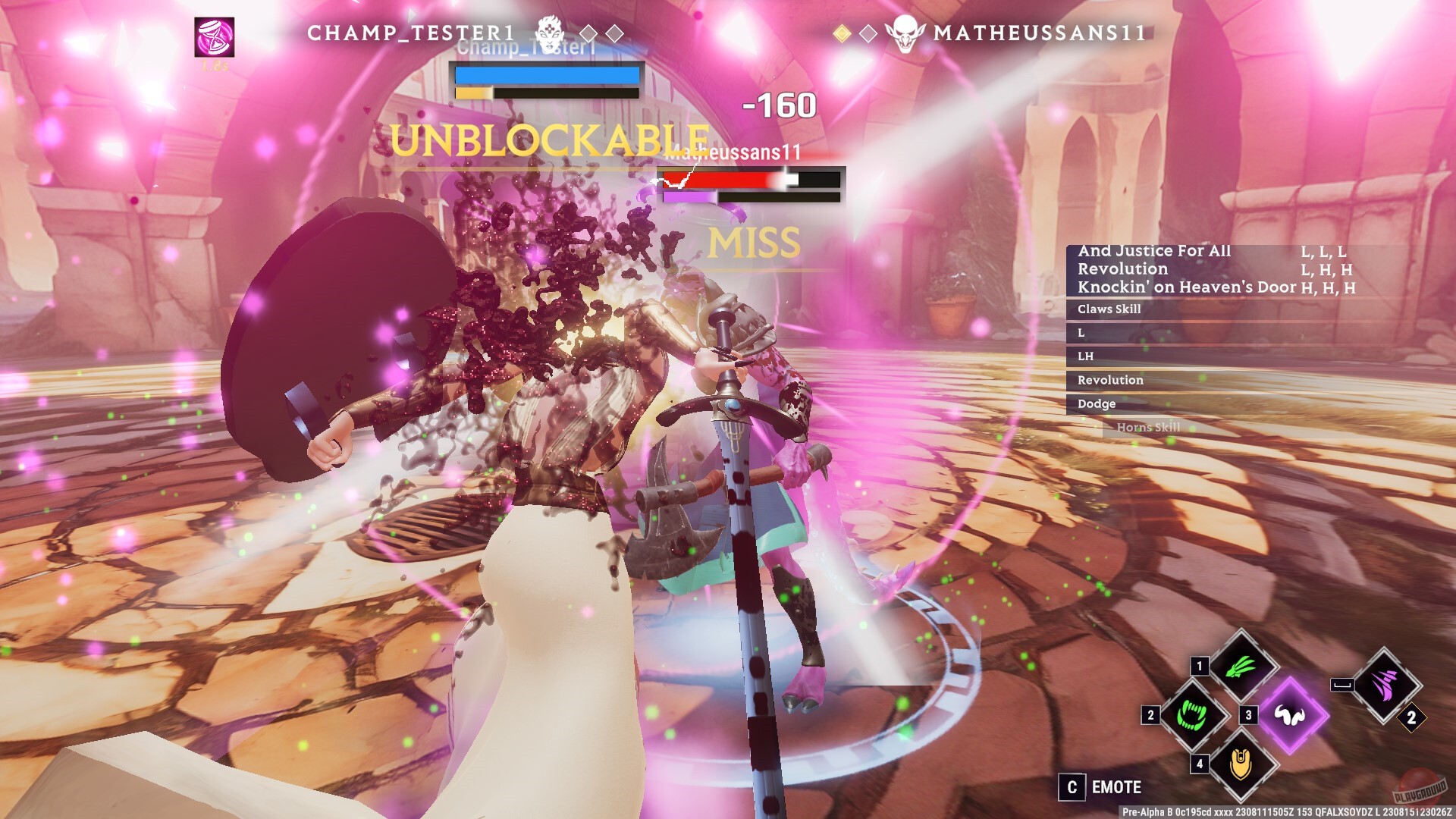Toggle the gold diamond indicator beside Matheussans11
The width and height of the screenshot is (1456, 819).
click(842, 33)
